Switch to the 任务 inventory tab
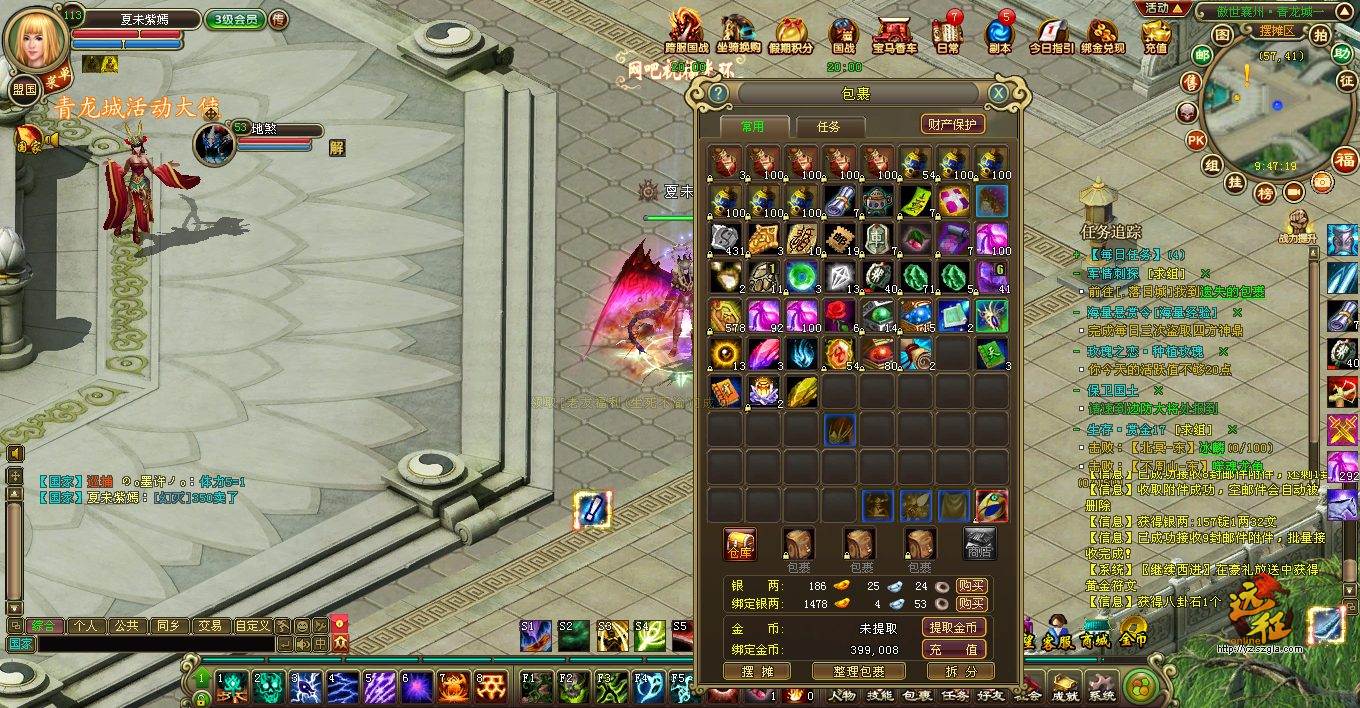The width and height of the screenshot is (1360, 708). pyautogui.click(x=828, y=127)
